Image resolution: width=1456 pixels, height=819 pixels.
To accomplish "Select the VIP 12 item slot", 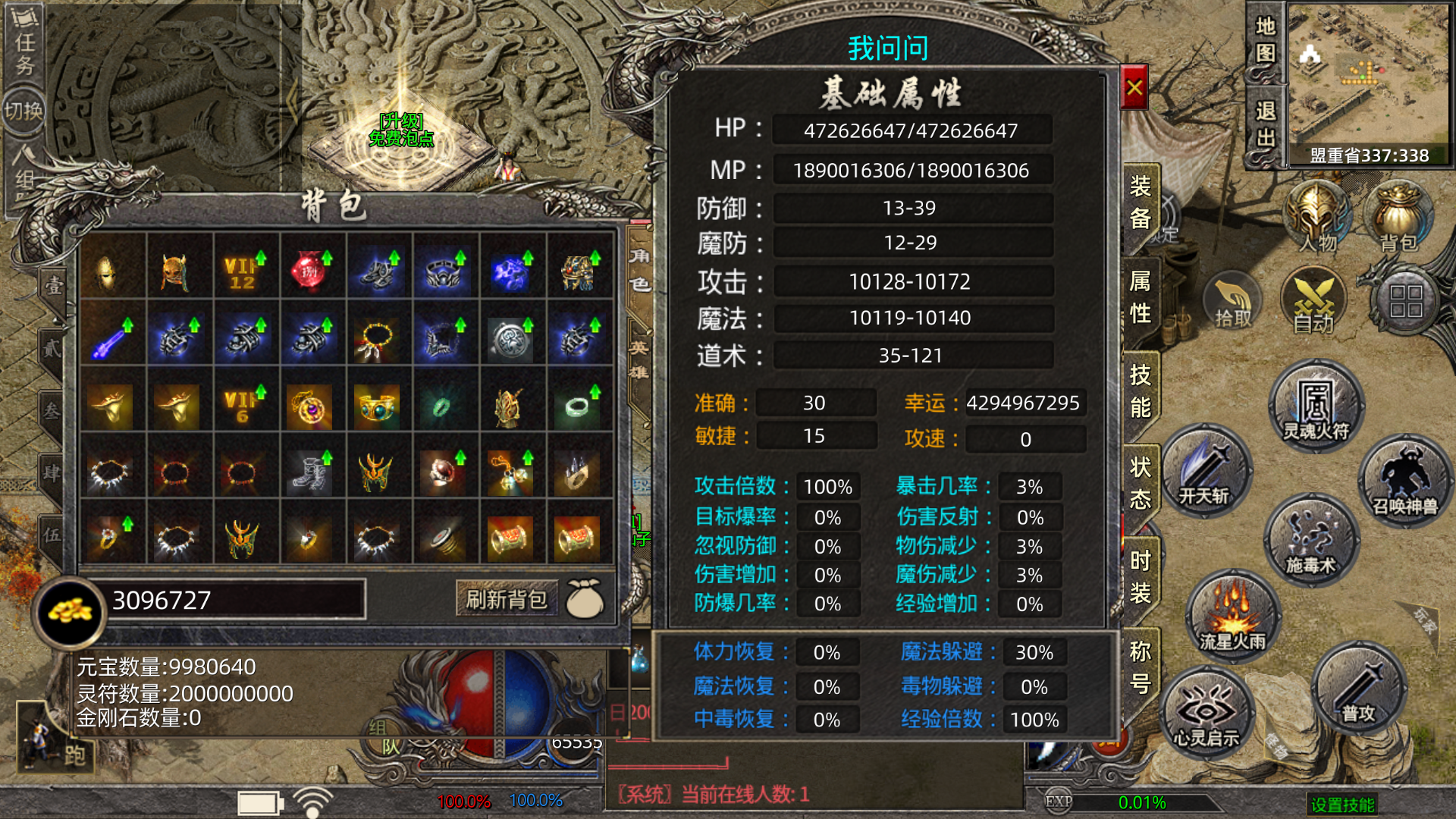I will pos(242,272).
